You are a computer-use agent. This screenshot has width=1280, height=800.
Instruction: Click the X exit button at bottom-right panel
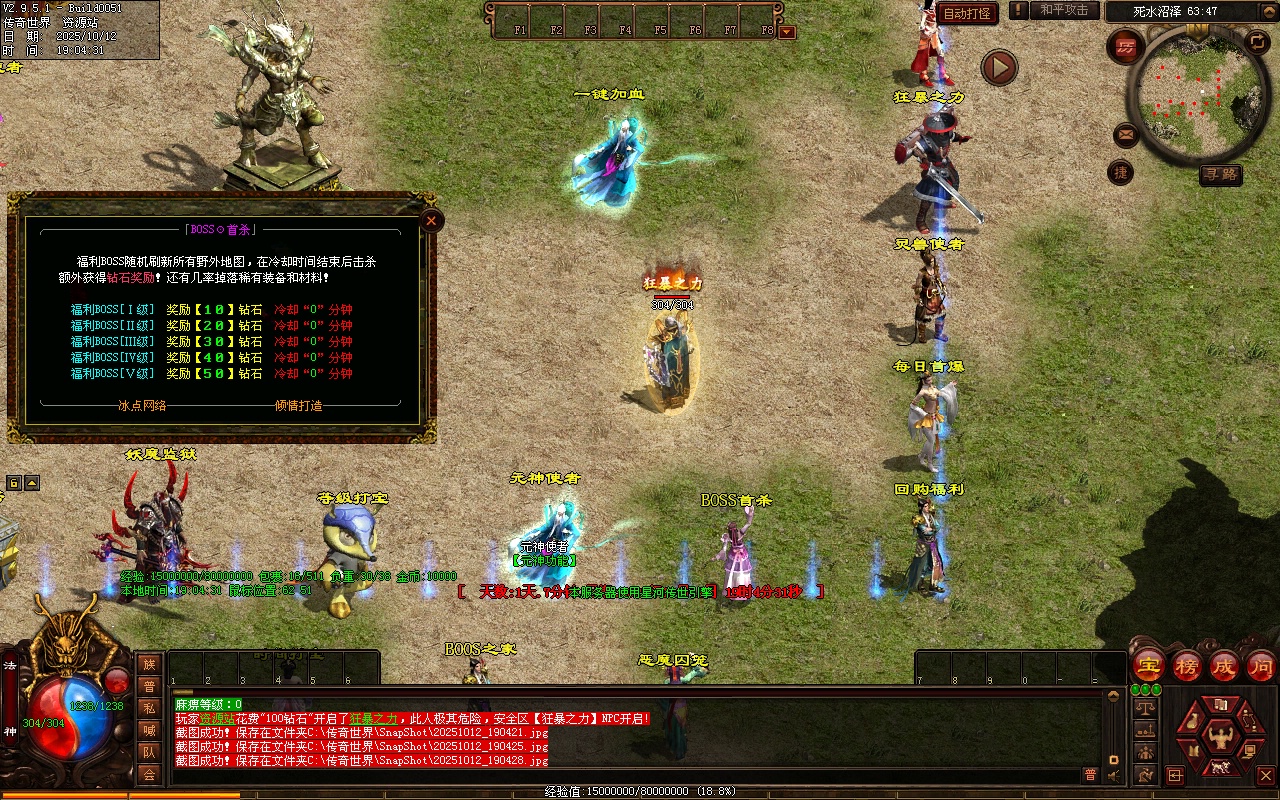click(x=1265, y=775)
